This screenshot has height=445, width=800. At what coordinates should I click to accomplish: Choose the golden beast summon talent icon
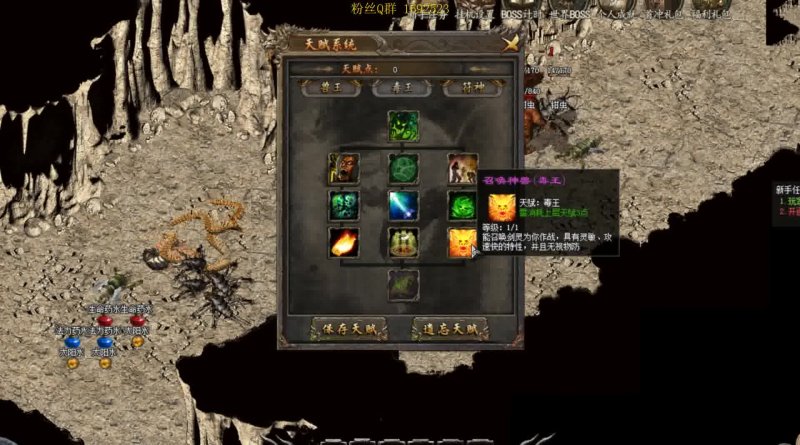point(462,242)
